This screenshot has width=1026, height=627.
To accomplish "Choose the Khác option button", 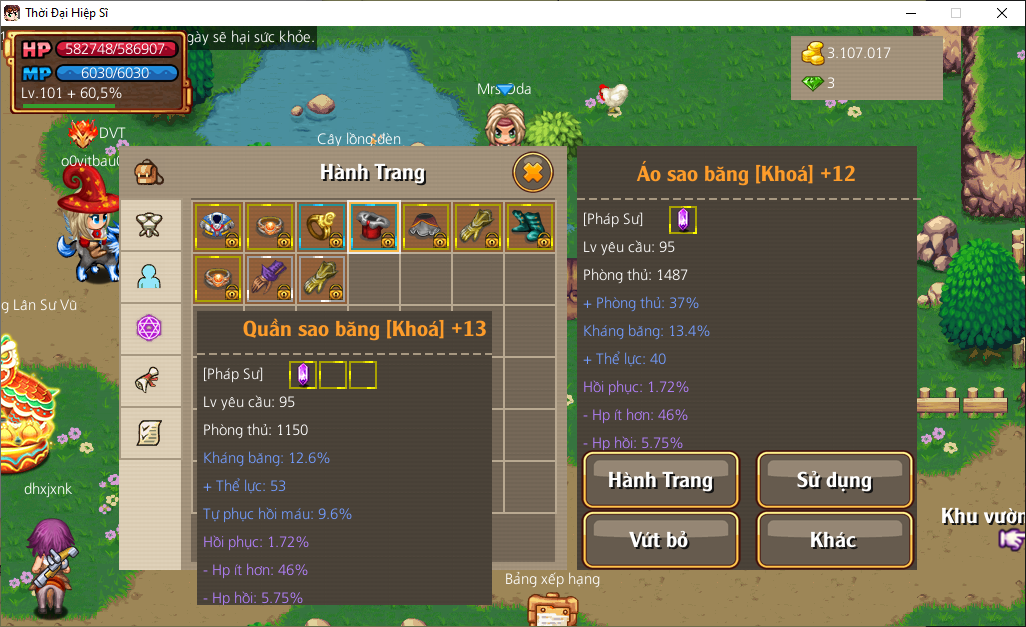I will [834, 540].
